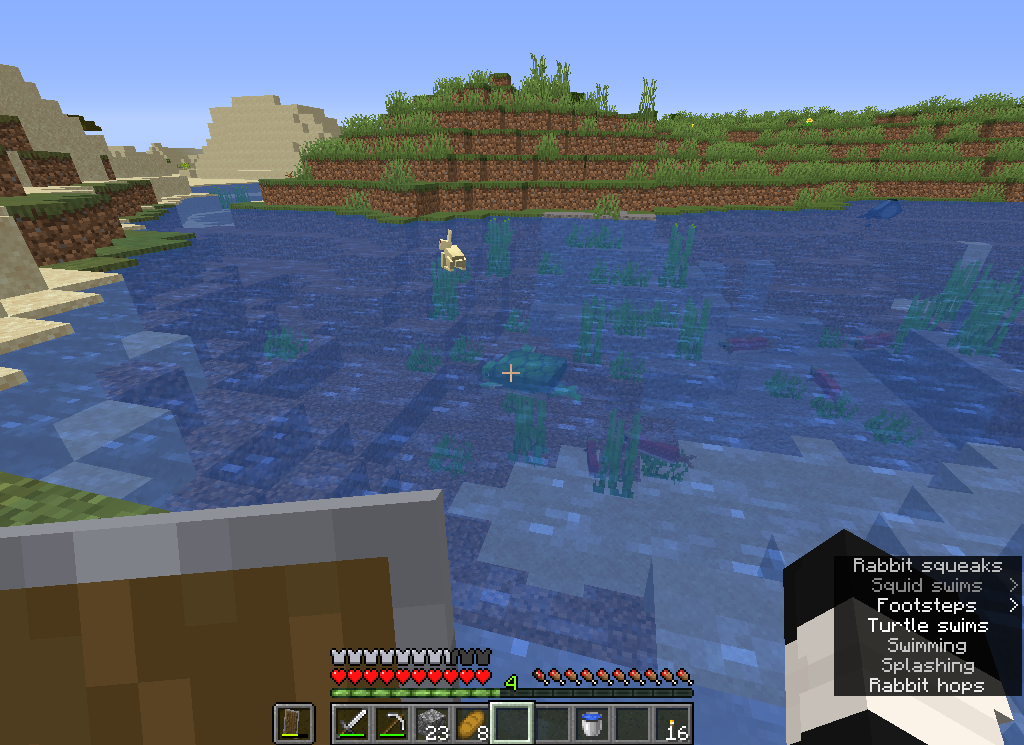Select the torch stack of 16
Screen dimensions: 1024x745
(x=672, y=723)
